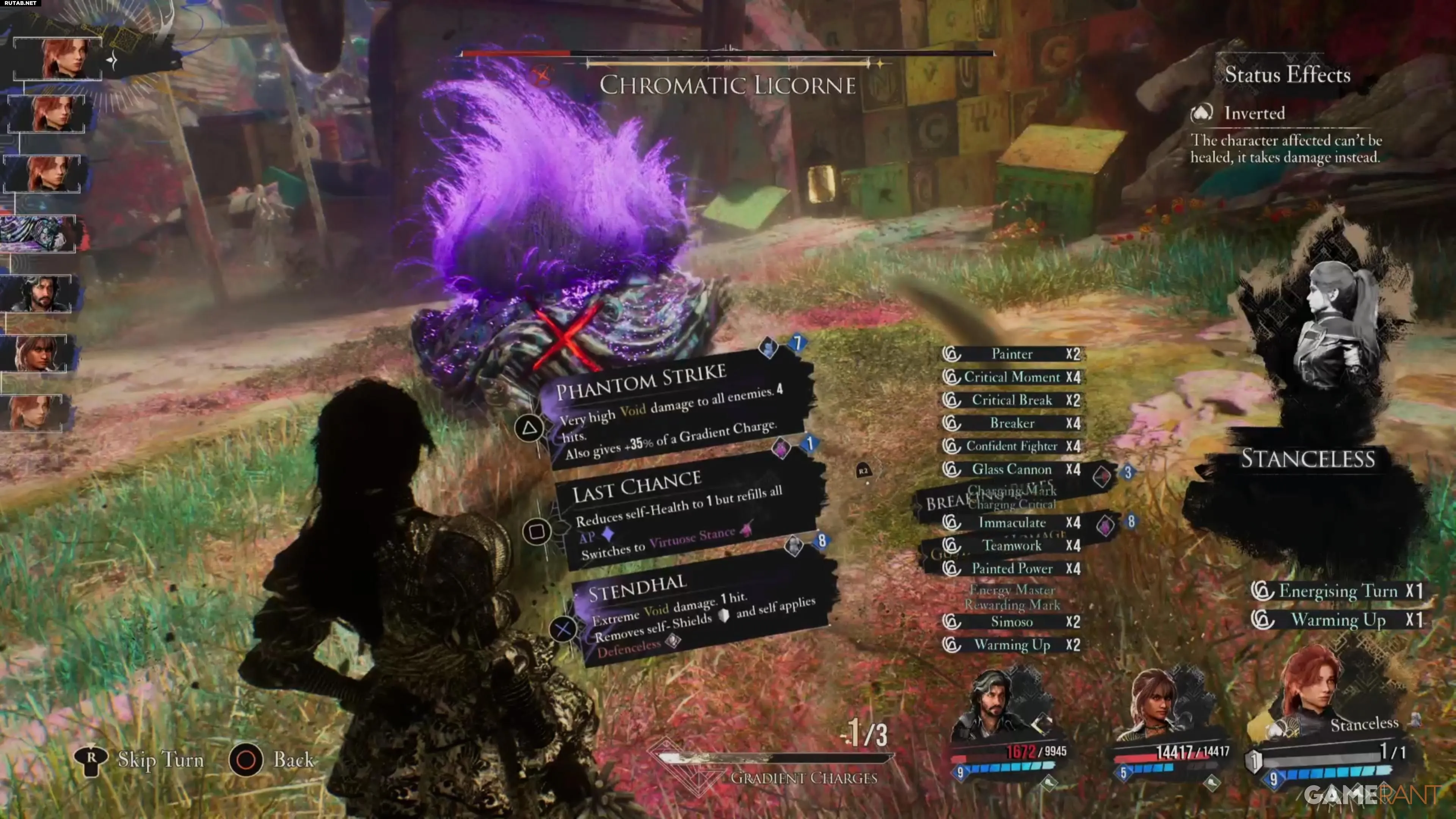Click the Back button label
The width and height of the screenshot is (1456, 819).
(293, 759)
